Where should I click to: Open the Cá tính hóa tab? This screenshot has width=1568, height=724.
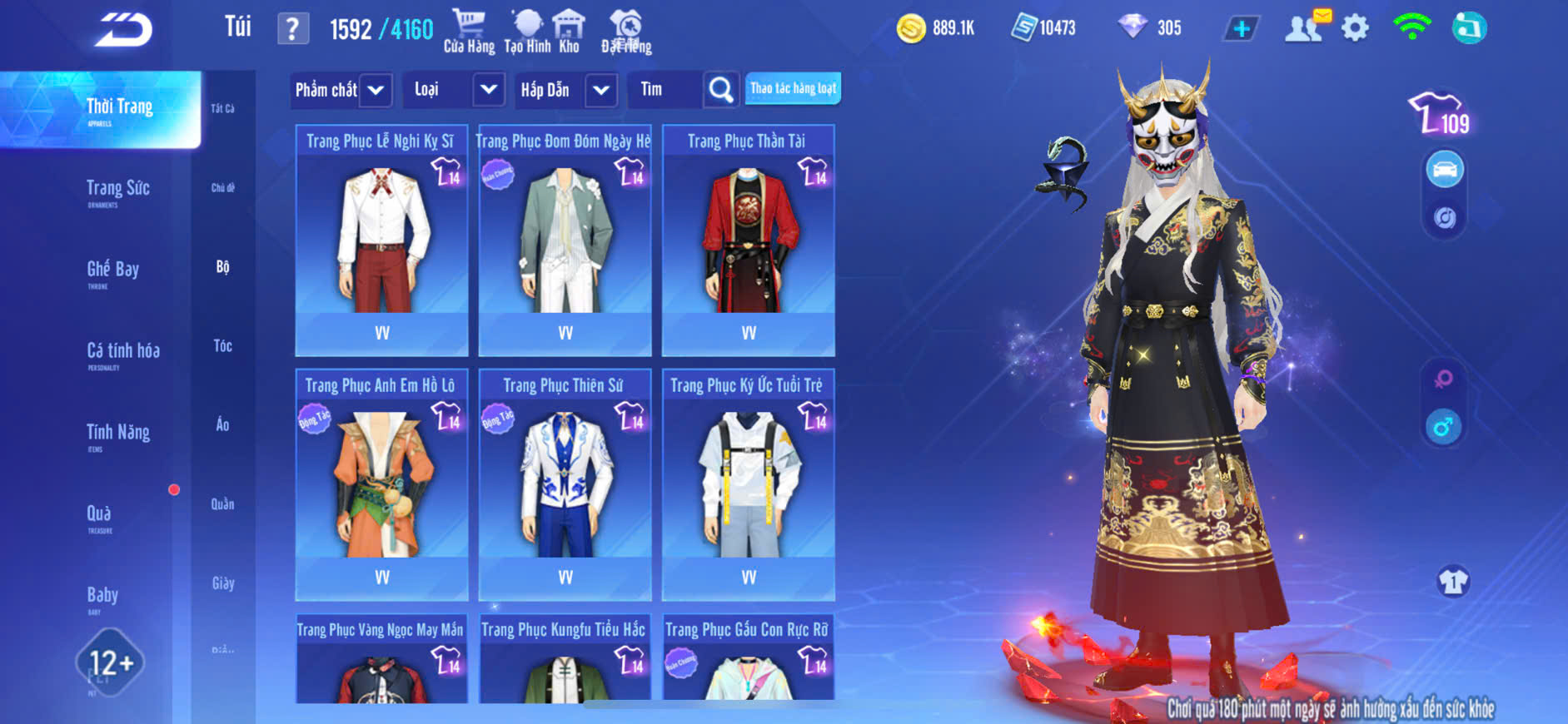click(122, 353)
